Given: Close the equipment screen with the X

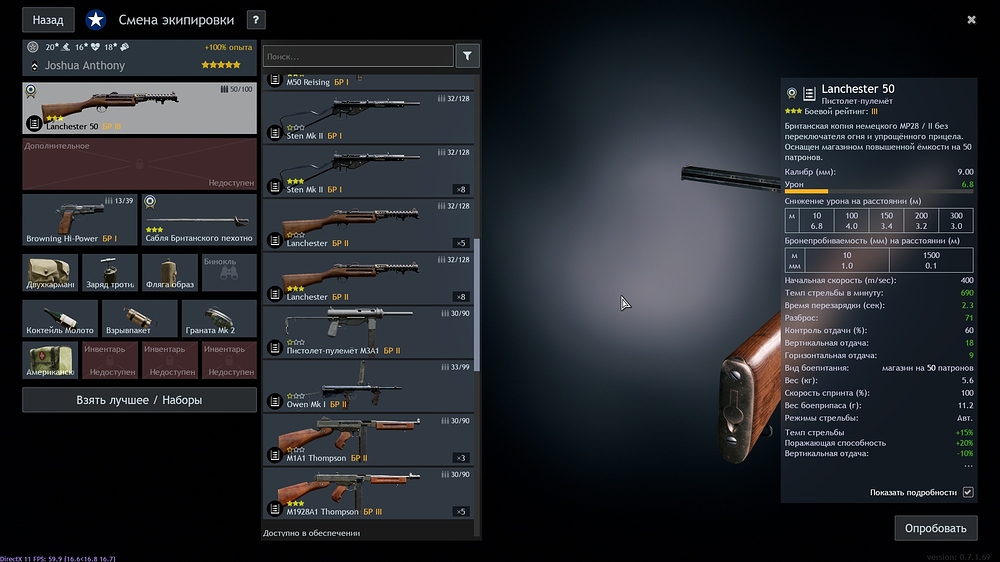Looking at the screenshot, I should 972,19.
